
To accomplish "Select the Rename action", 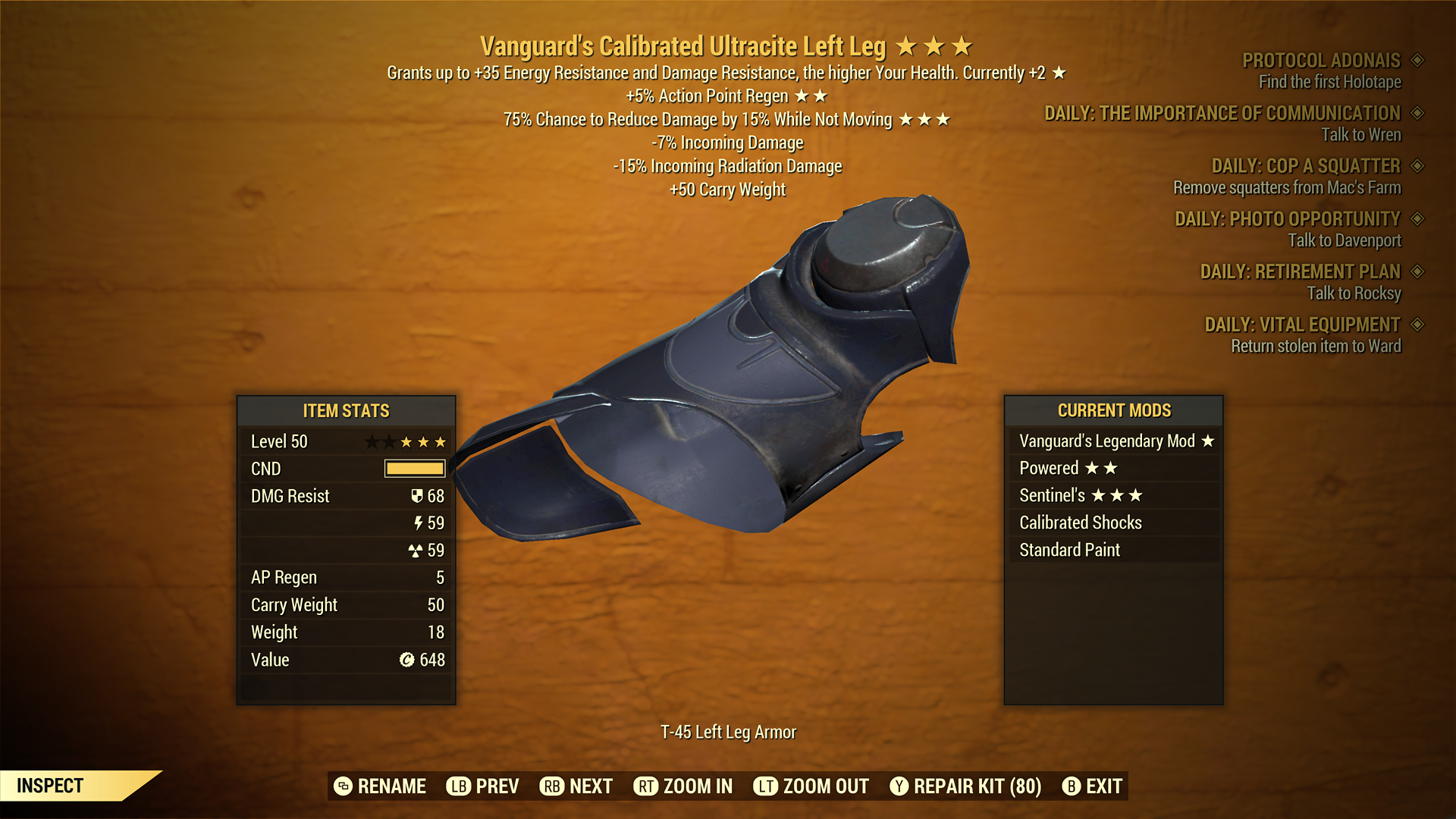I will click(x=380, y=786).
